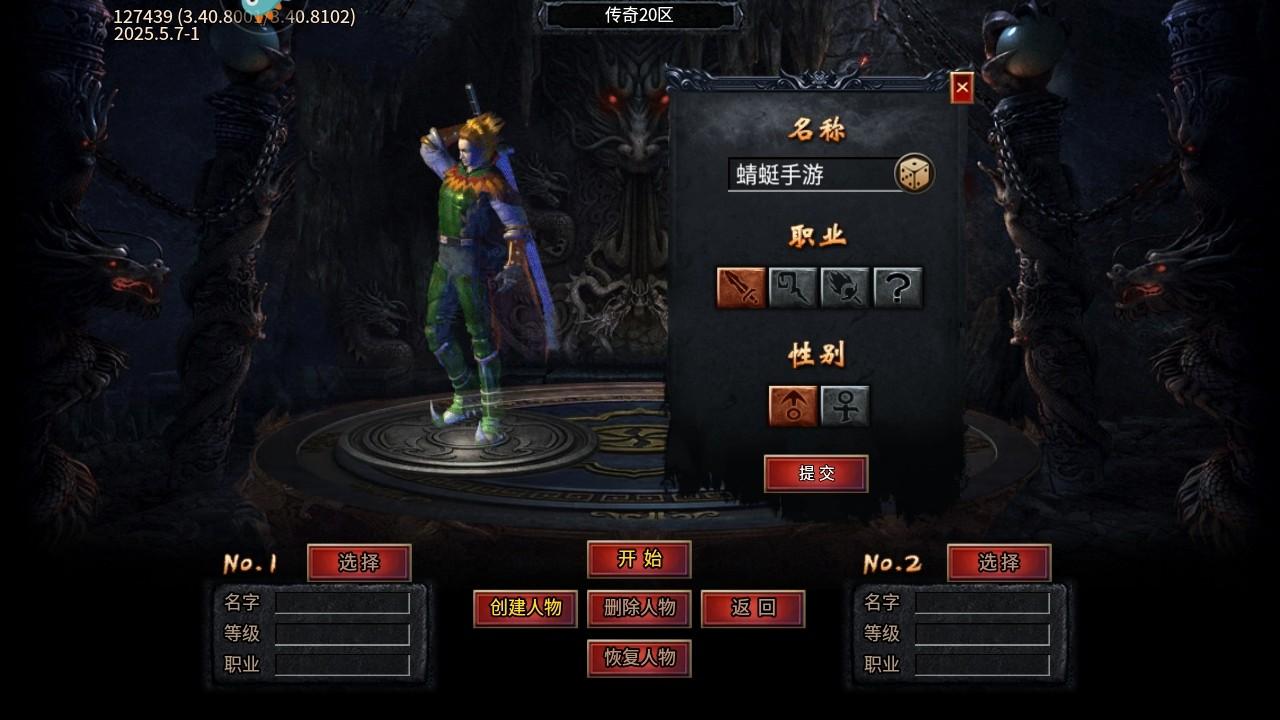Viewport: 1280px width, 720px height.
Task: Click the 选择 select button beside No.1
Action: pyautogui.click(x=359, y=563)
